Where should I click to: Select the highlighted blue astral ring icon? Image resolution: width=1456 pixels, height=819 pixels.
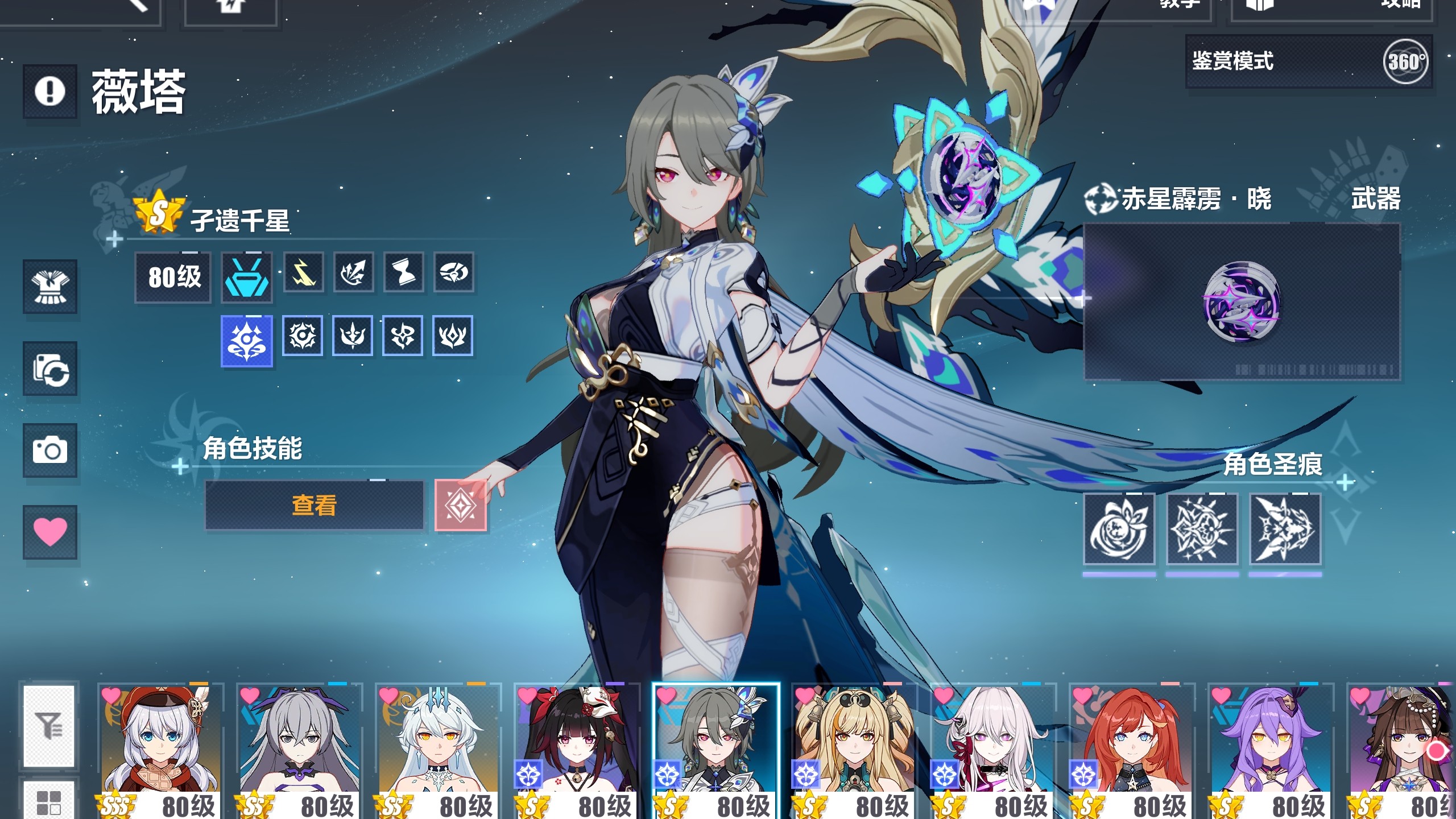[x=246, y=341]
